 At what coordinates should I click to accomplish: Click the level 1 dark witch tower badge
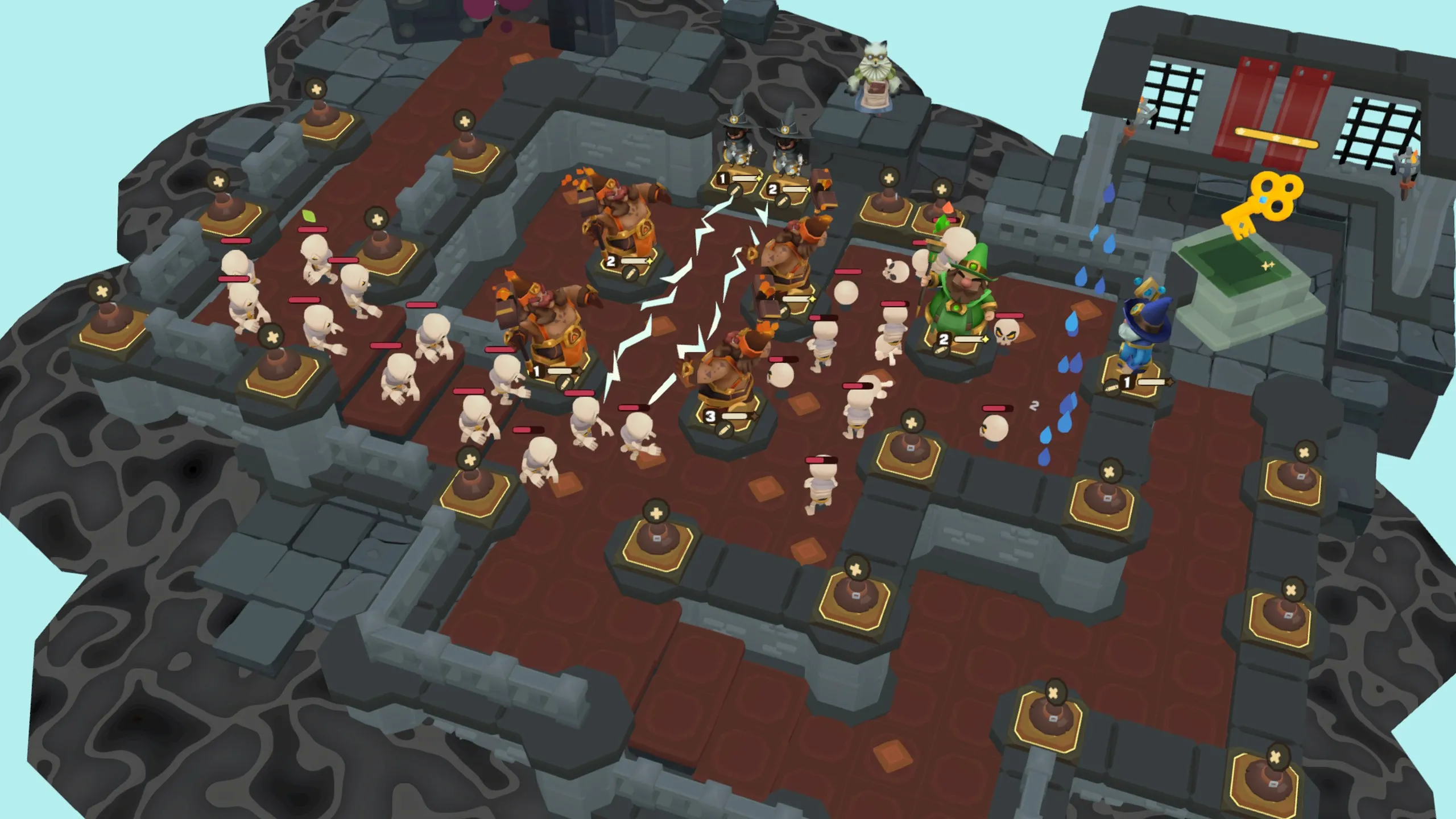click(x=723, y=179)
